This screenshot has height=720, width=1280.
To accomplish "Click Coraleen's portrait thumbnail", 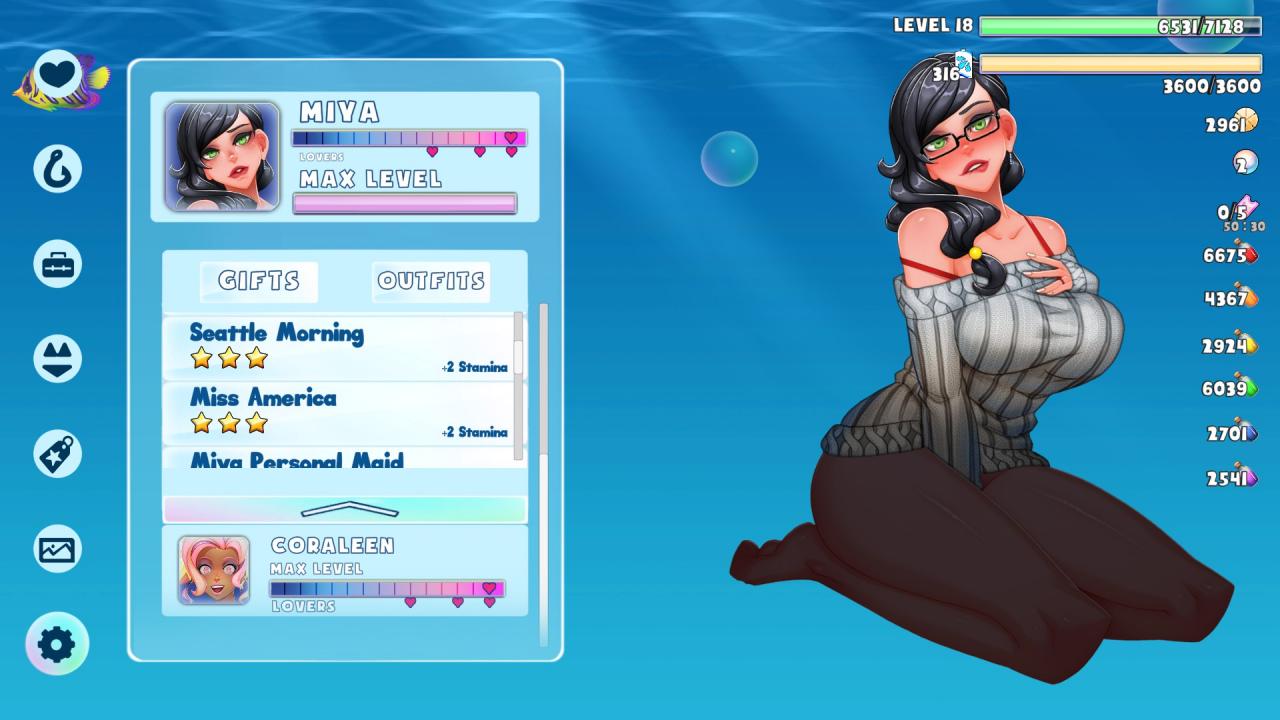I will click(214, 570).
